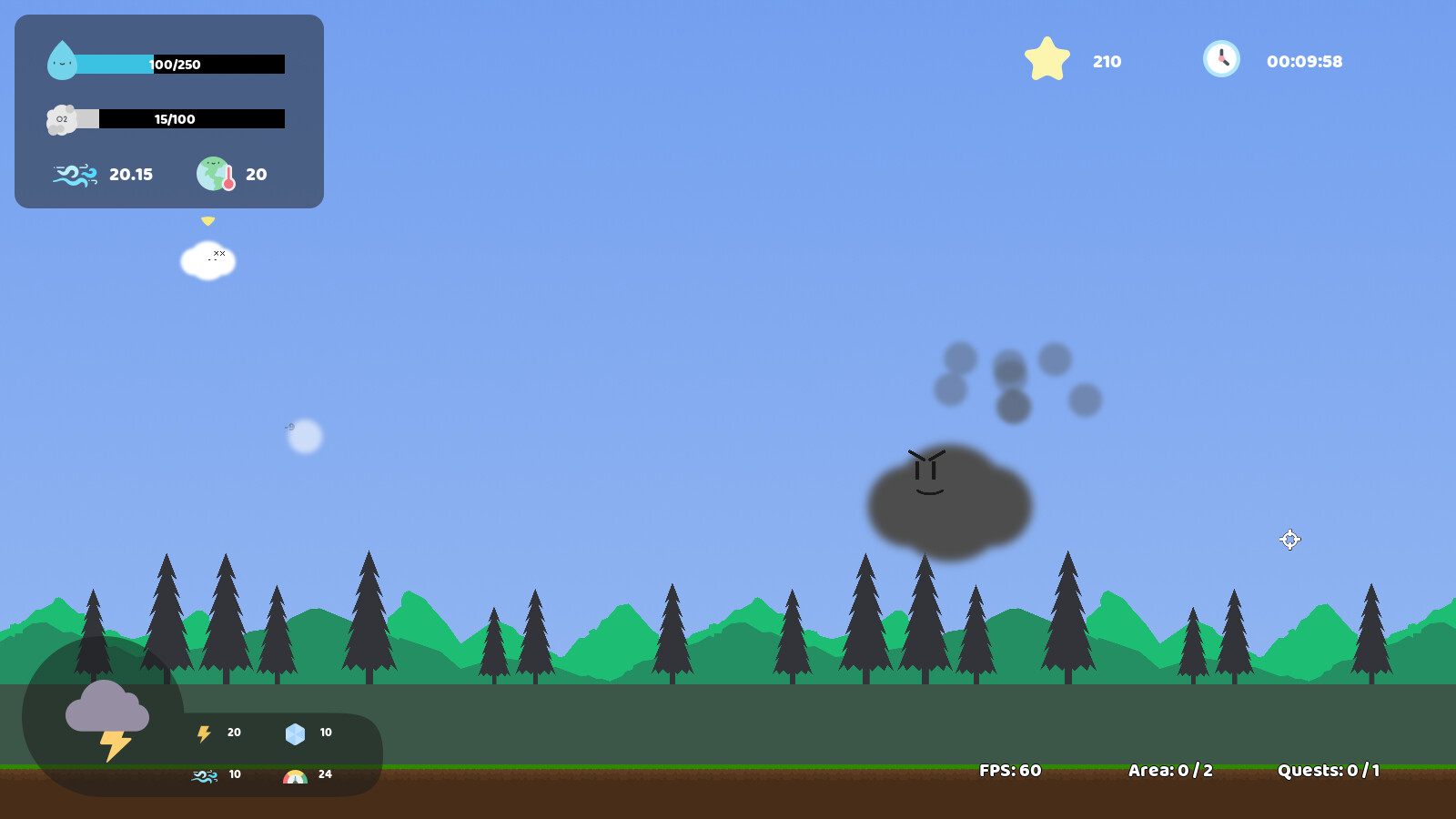
Task: Select the O2 cloud icon
Action: (62, 118)
